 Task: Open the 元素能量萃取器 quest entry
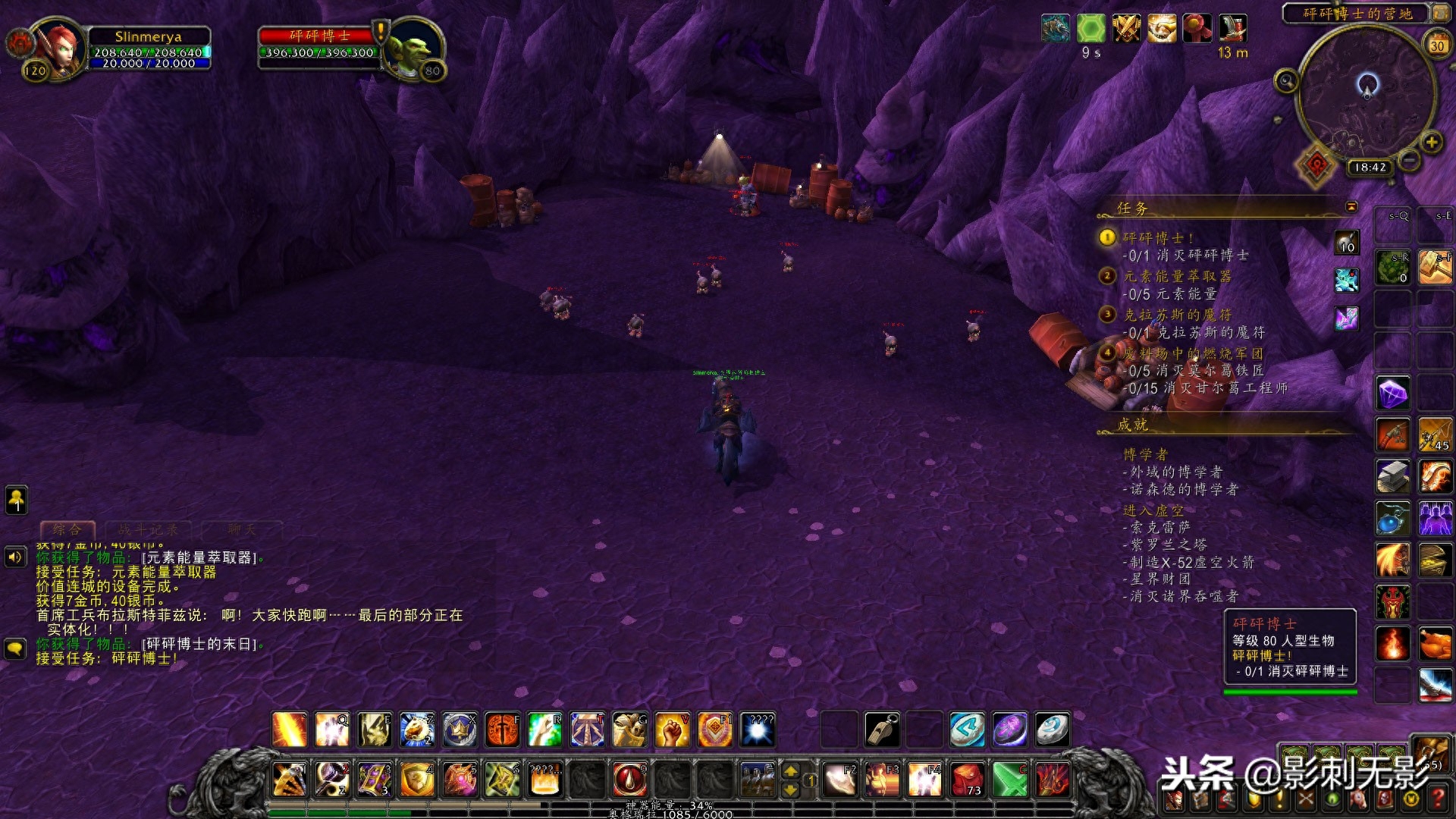coord(1177,276)
